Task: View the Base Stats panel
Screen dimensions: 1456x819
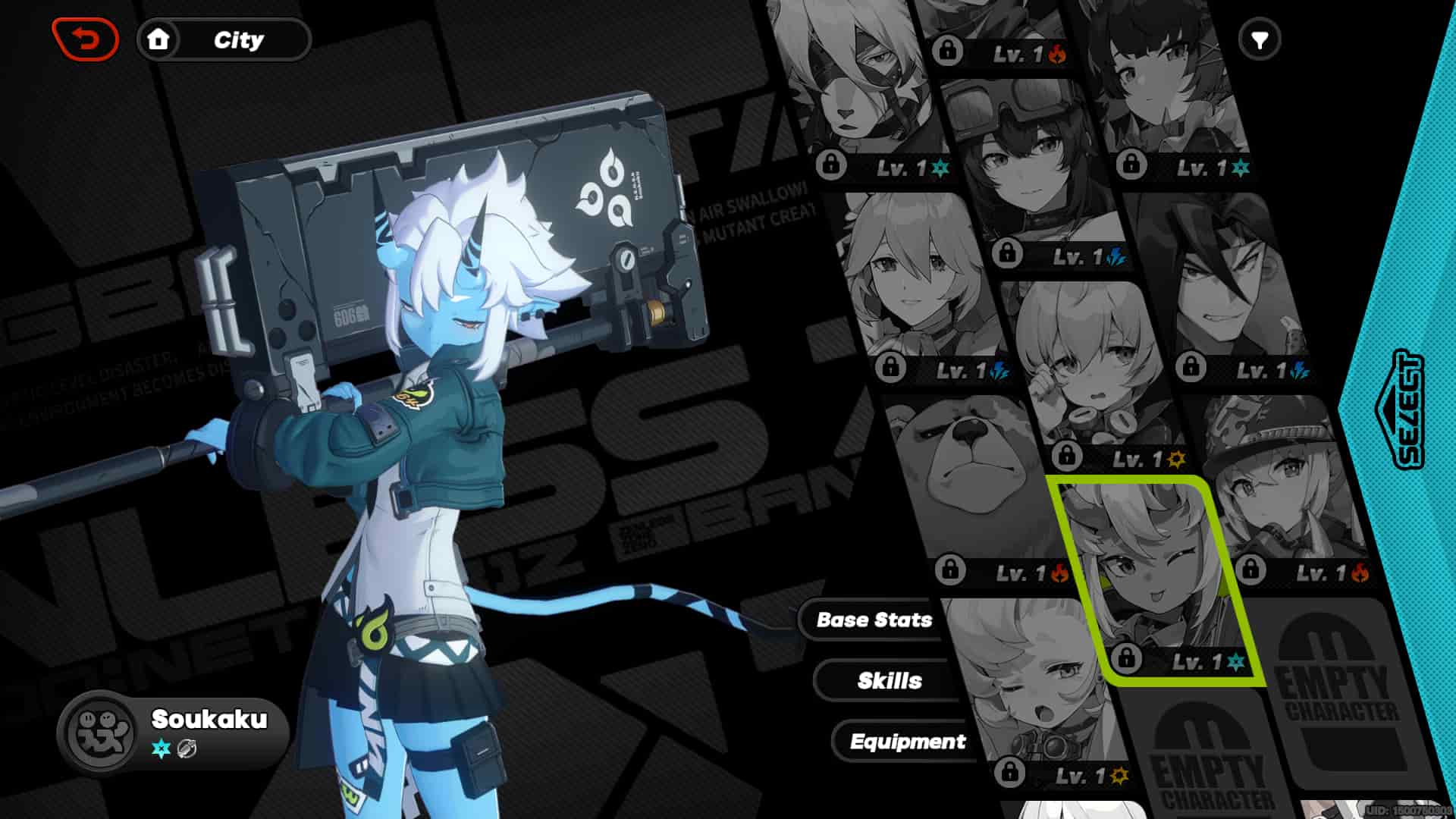Action: click(x=874, y=620)
